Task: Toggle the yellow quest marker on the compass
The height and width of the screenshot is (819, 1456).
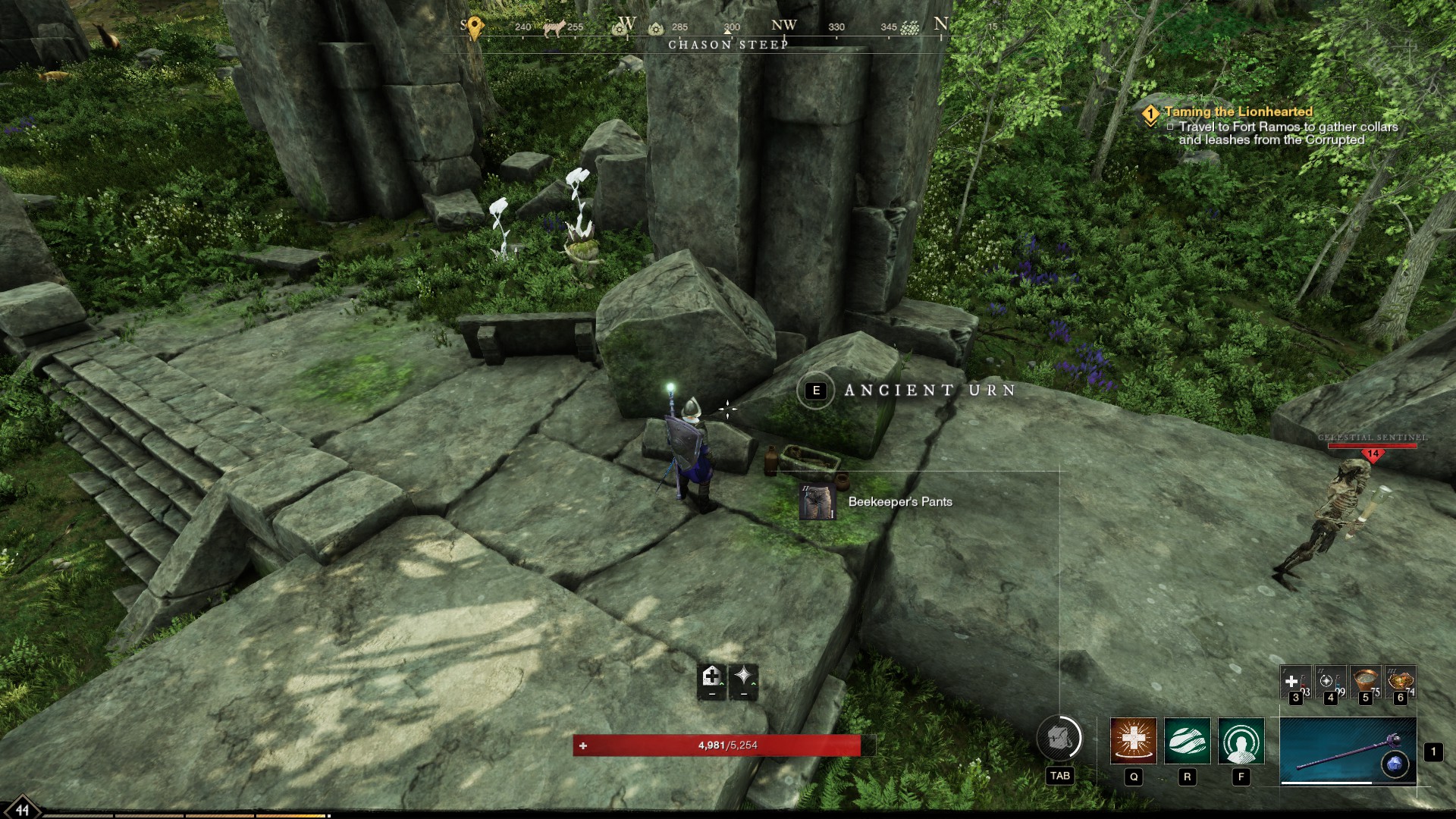Action: click(x=474, y=24)
